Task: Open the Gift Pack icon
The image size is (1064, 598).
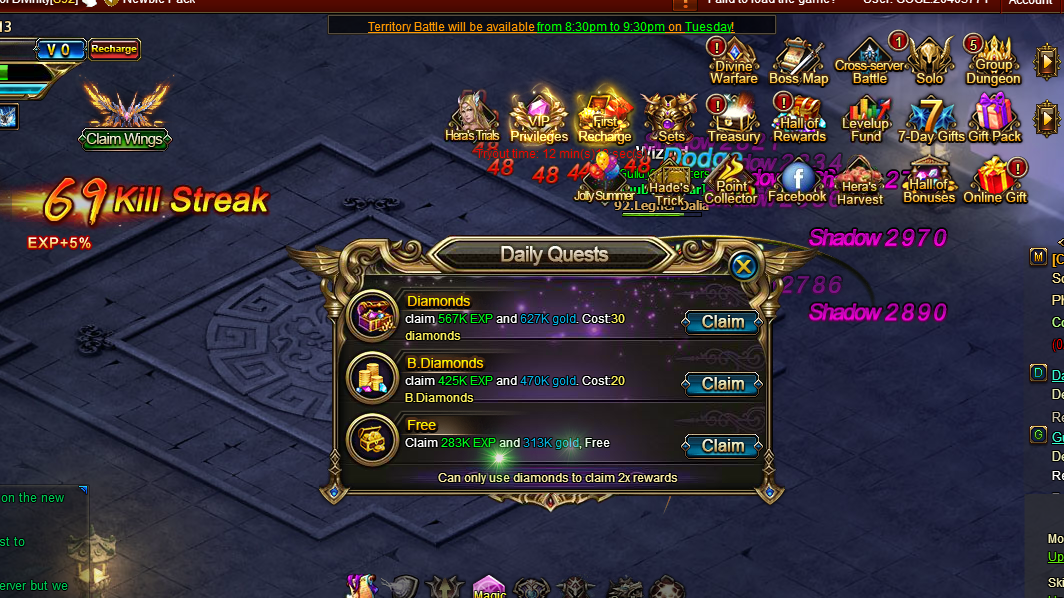Action: [994, 119]
